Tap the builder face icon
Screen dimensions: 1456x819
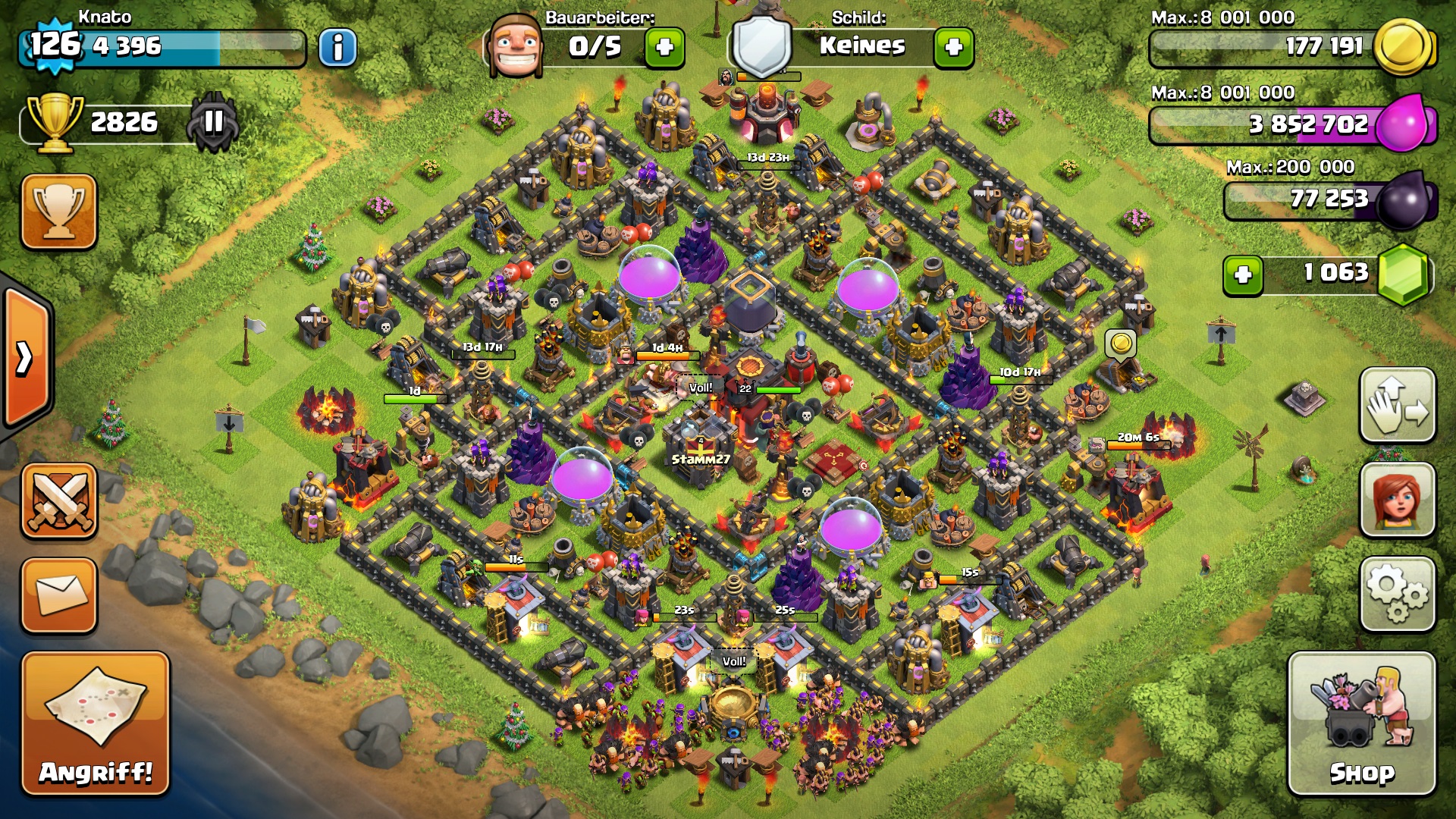pos(516,45)
